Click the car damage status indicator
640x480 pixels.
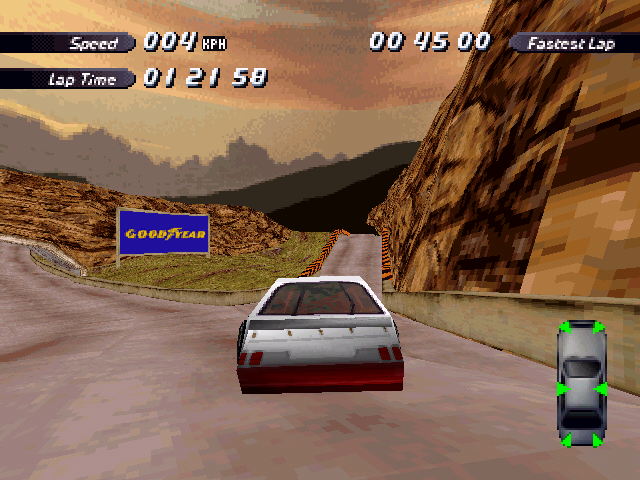pos(581,384)
